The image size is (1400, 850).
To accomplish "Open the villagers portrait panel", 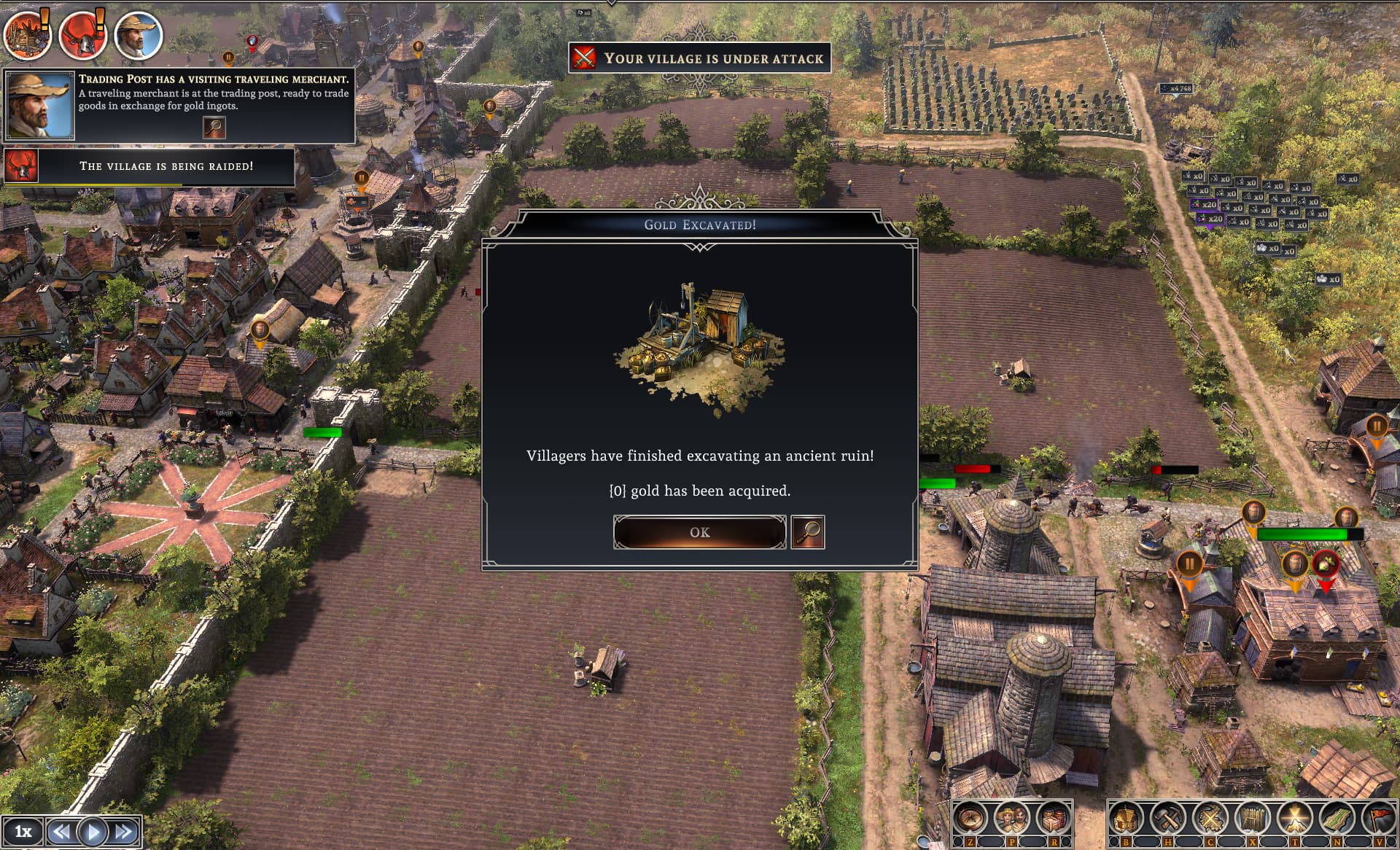I will 1012,818.
